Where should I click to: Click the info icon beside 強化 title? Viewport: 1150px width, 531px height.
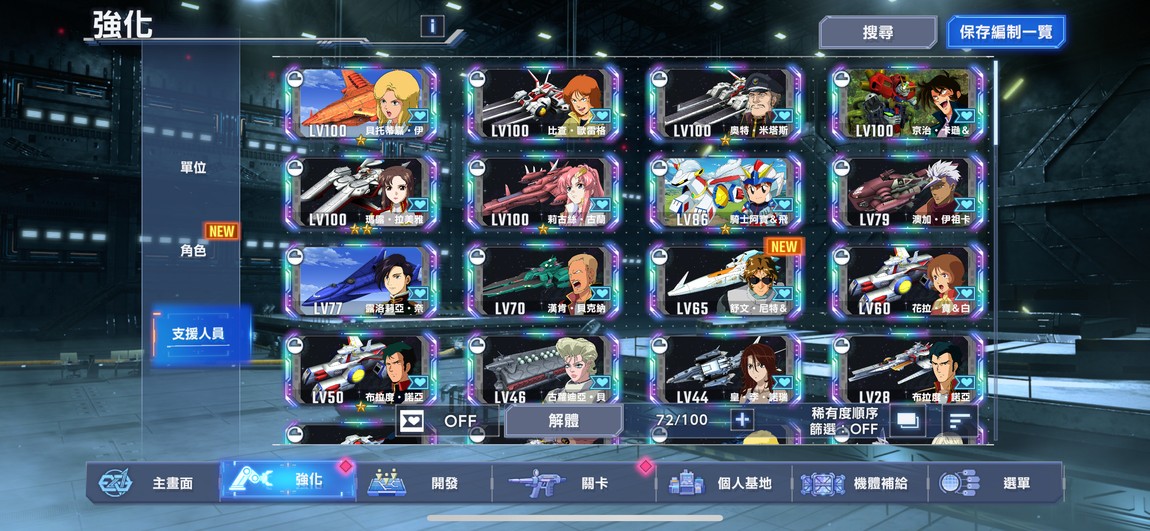coord(432,26)
